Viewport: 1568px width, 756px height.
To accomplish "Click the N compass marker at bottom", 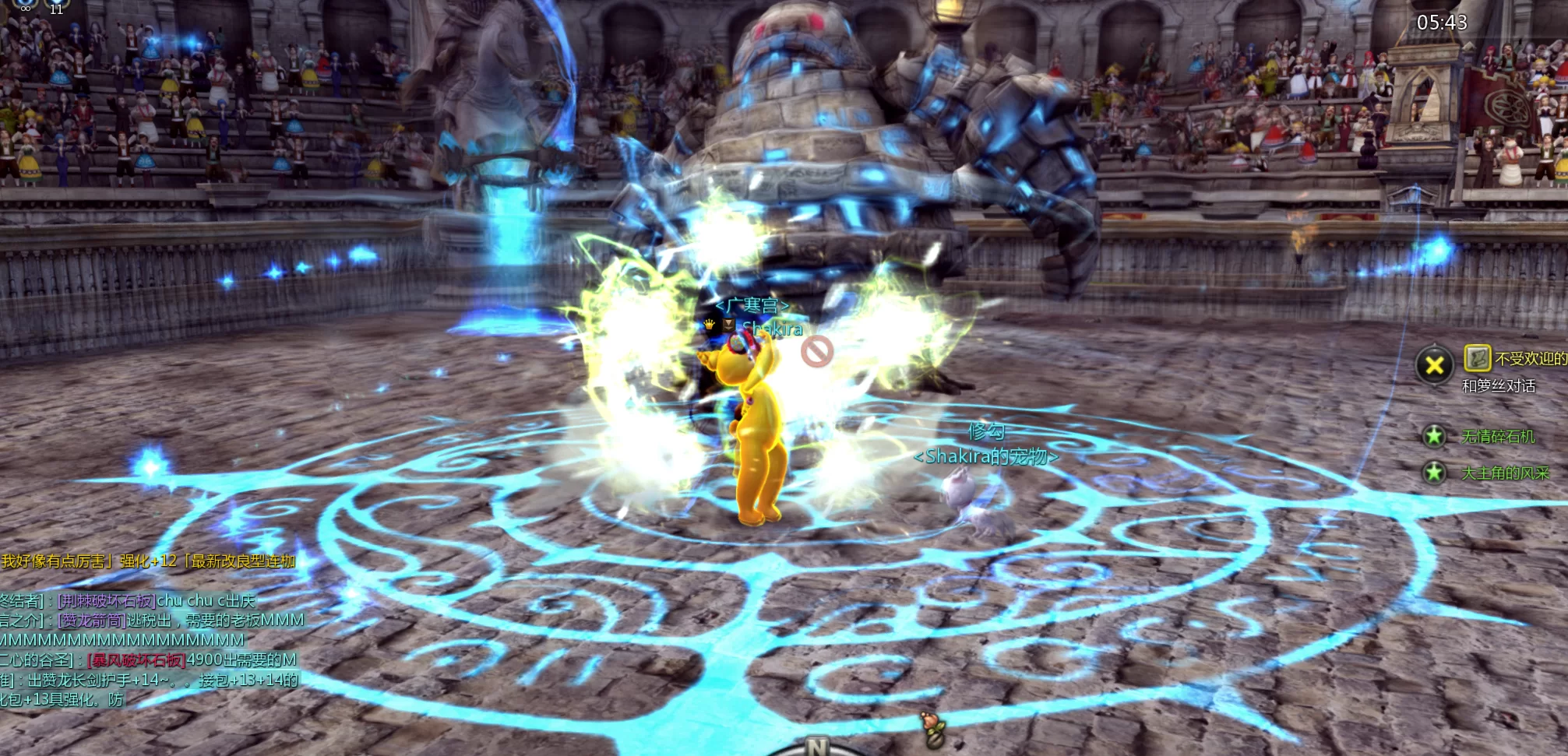I will pos(816,747).
